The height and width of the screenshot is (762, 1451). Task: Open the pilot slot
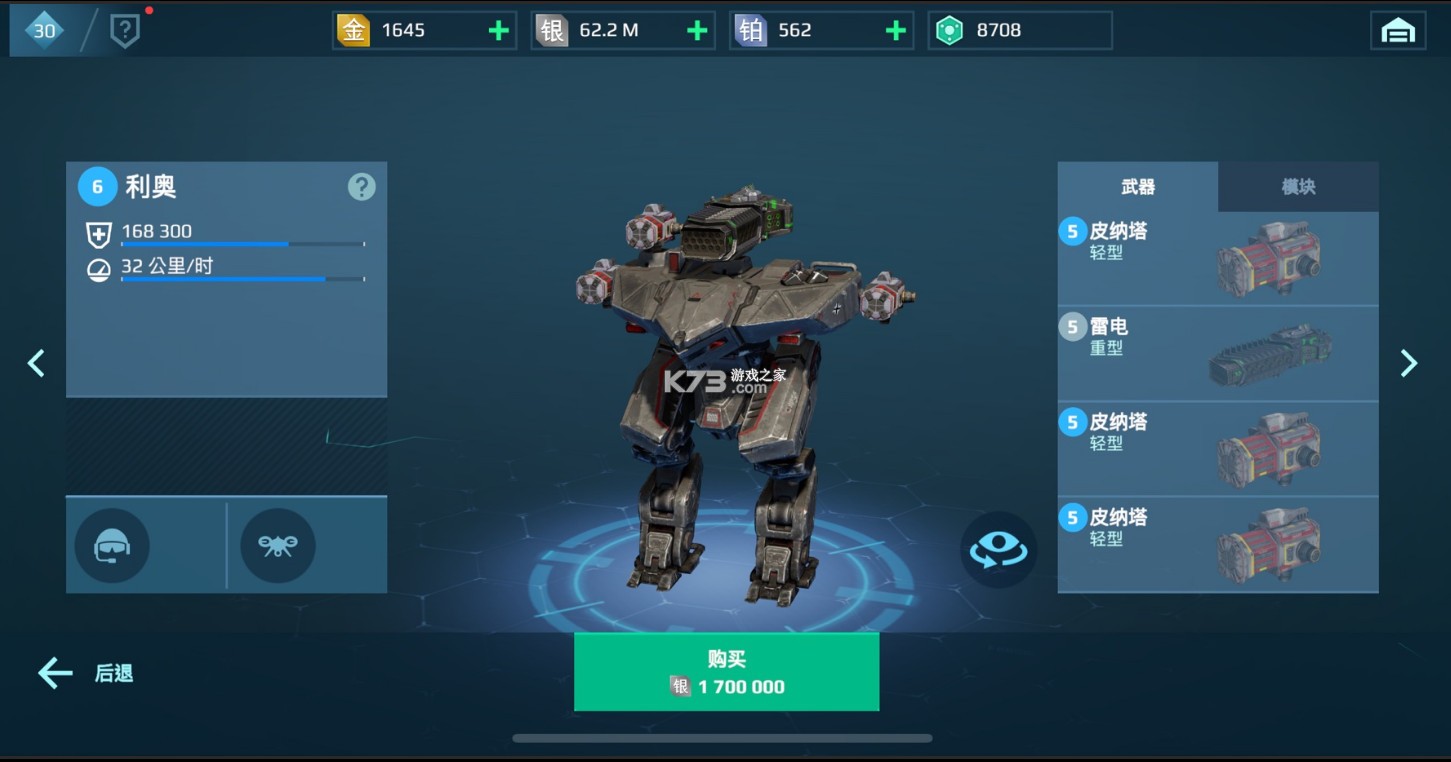tap(112, 546)
